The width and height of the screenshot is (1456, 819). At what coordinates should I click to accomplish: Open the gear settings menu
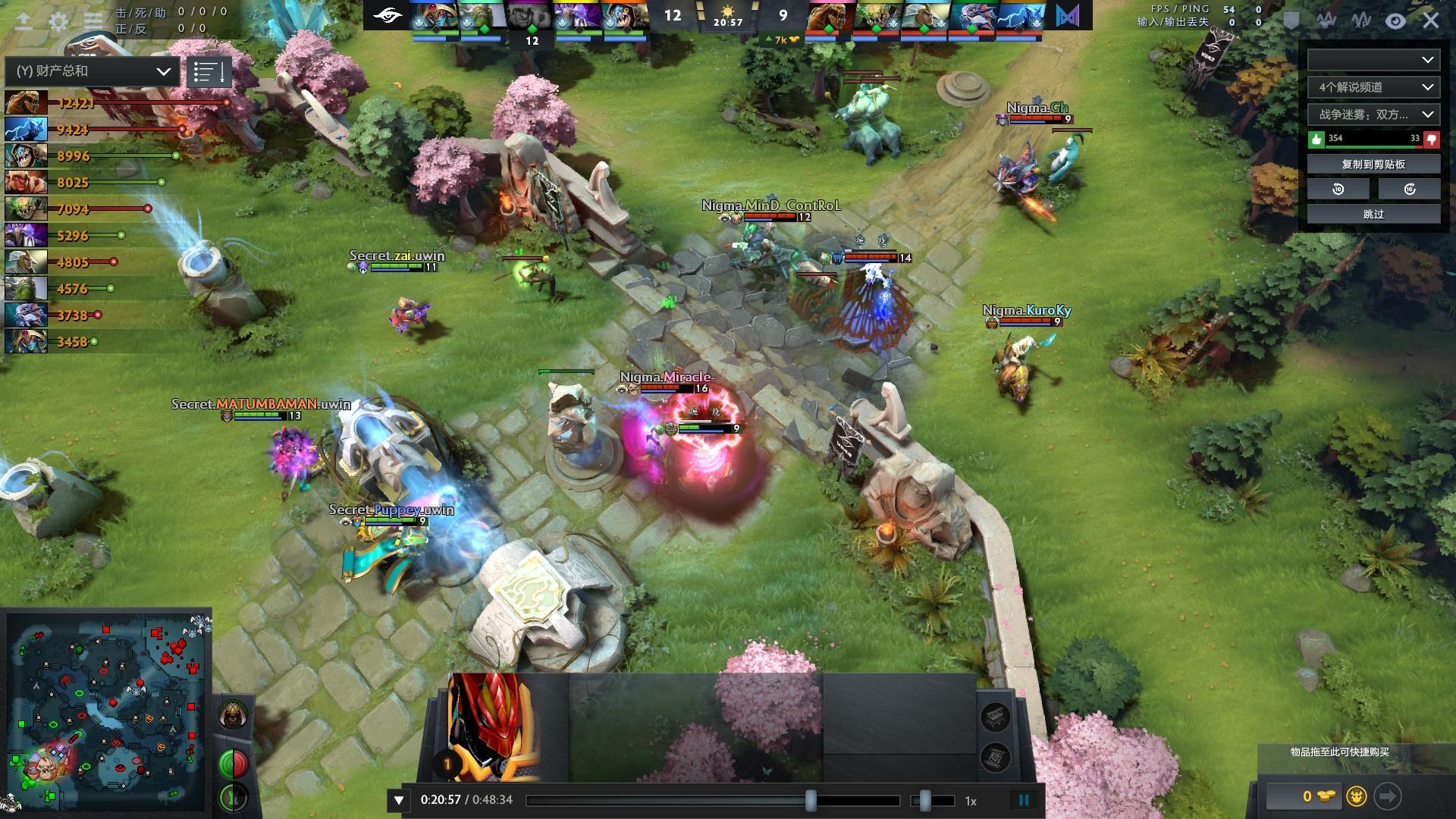[58, 21]
